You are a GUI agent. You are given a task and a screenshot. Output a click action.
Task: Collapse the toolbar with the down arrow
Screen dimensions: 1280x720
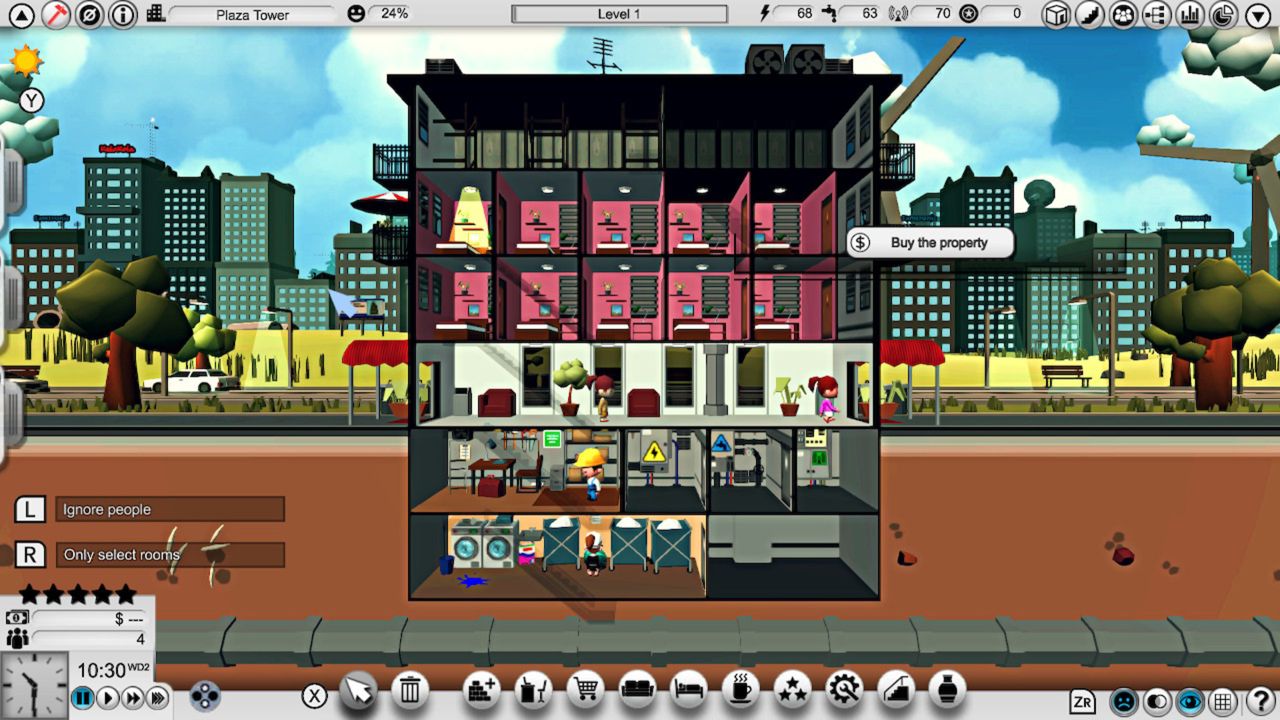1257,15
